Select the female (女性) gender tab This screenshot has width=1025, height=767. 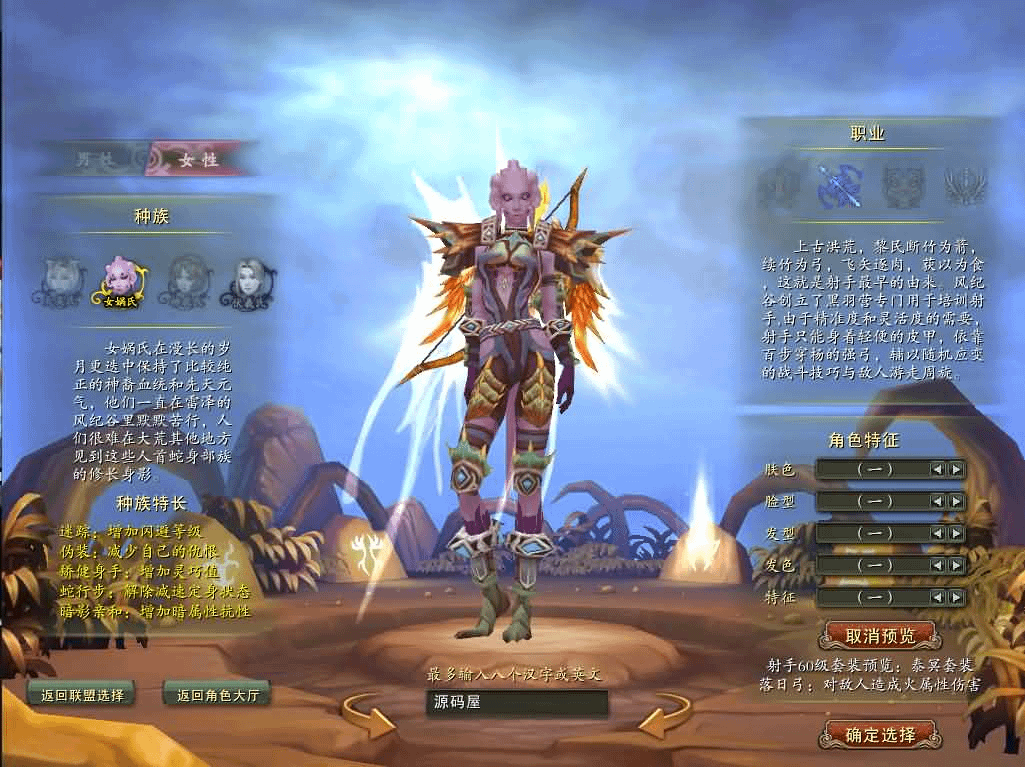196,159
